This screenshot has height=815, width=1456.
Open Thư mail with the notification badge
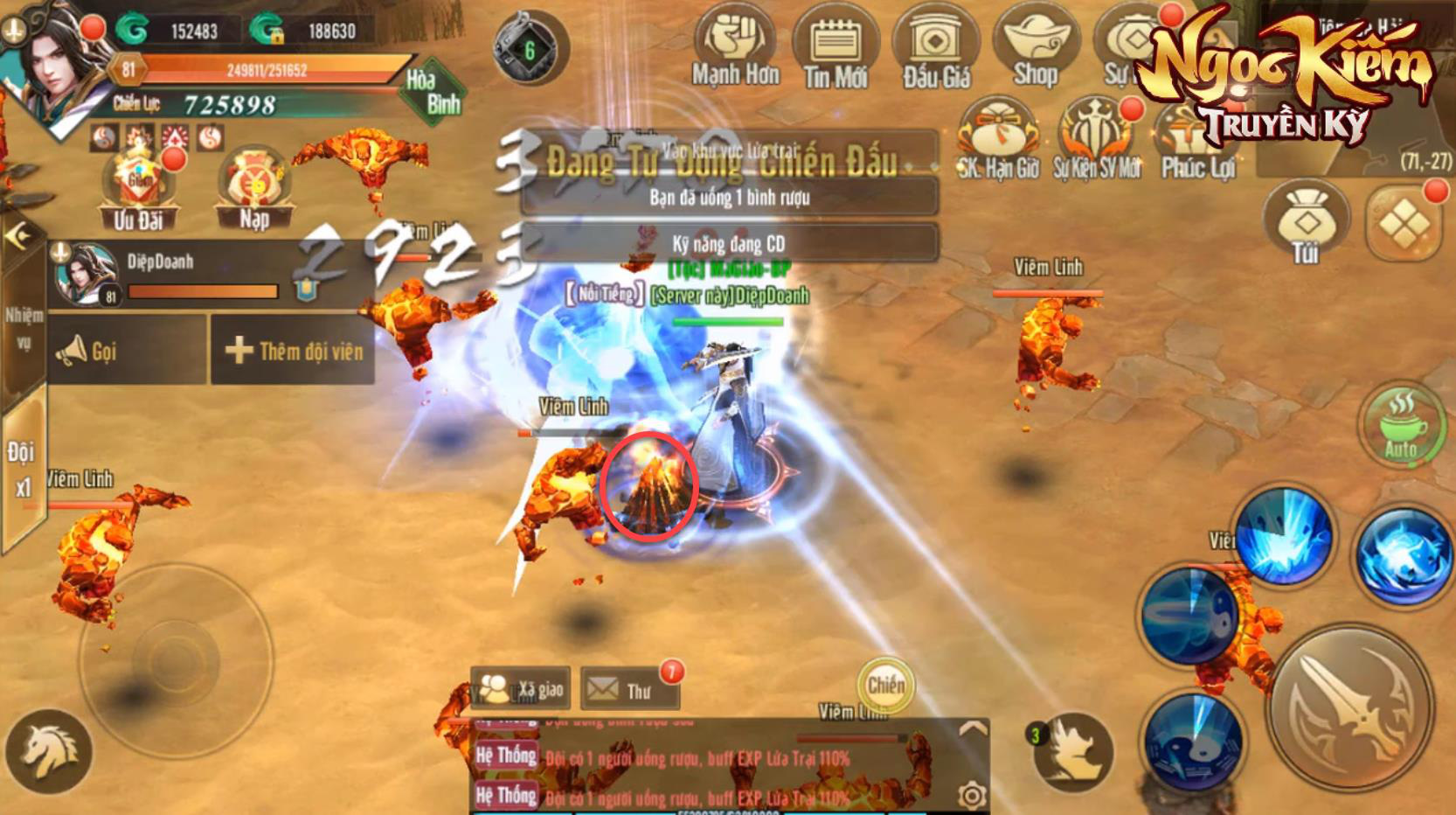coord(630,690)
